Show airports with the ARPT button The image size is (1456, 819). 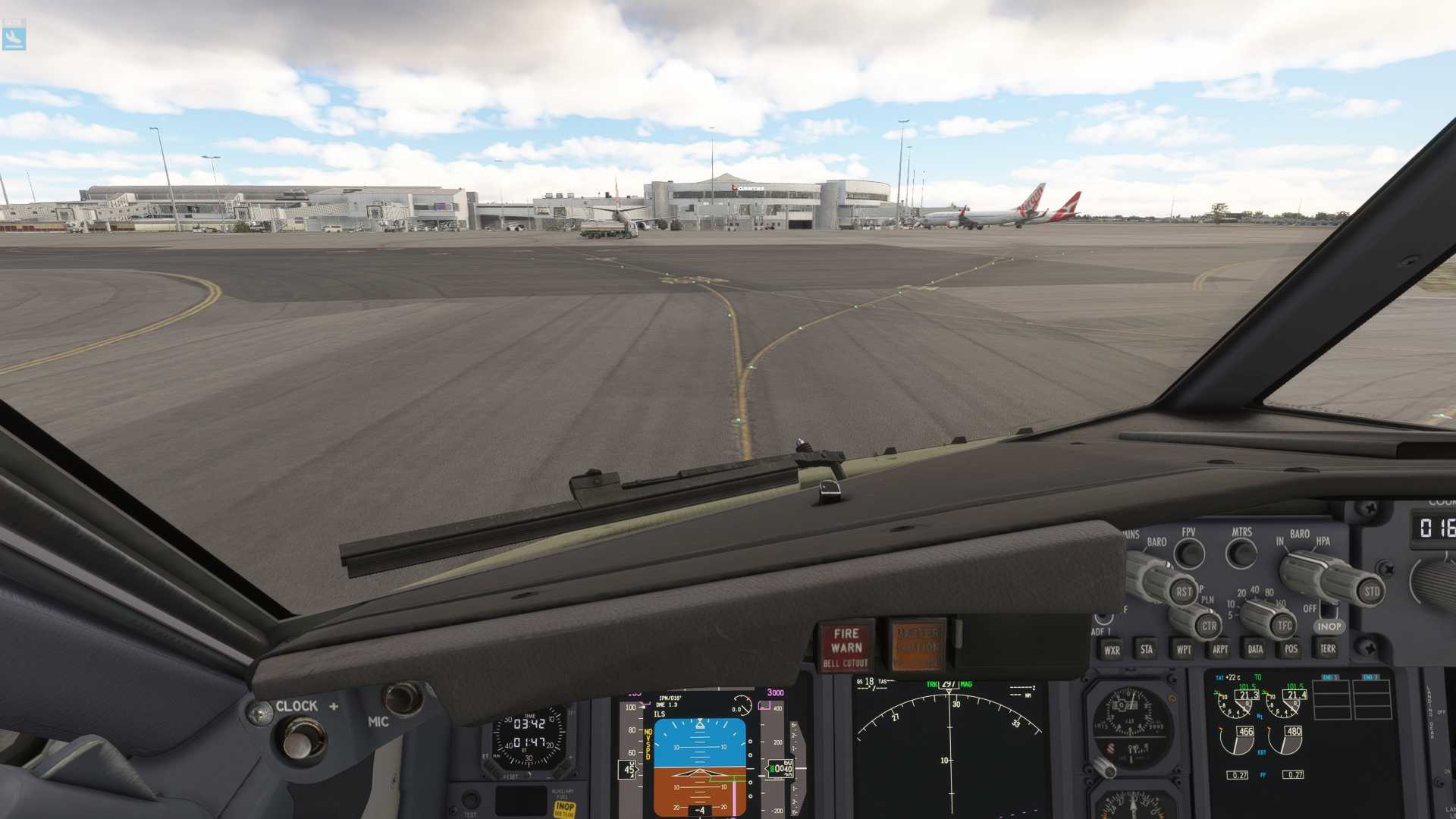[x=1219, y=649]
